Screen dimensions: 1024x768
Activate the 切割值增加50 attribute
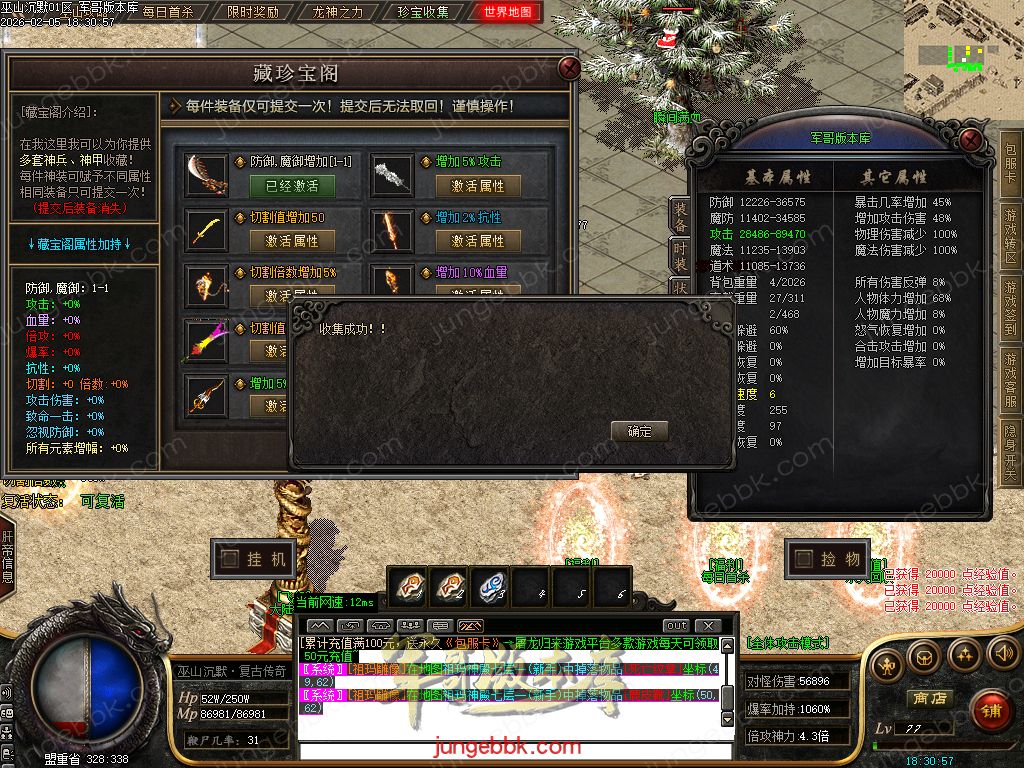[x=291, y=241]
